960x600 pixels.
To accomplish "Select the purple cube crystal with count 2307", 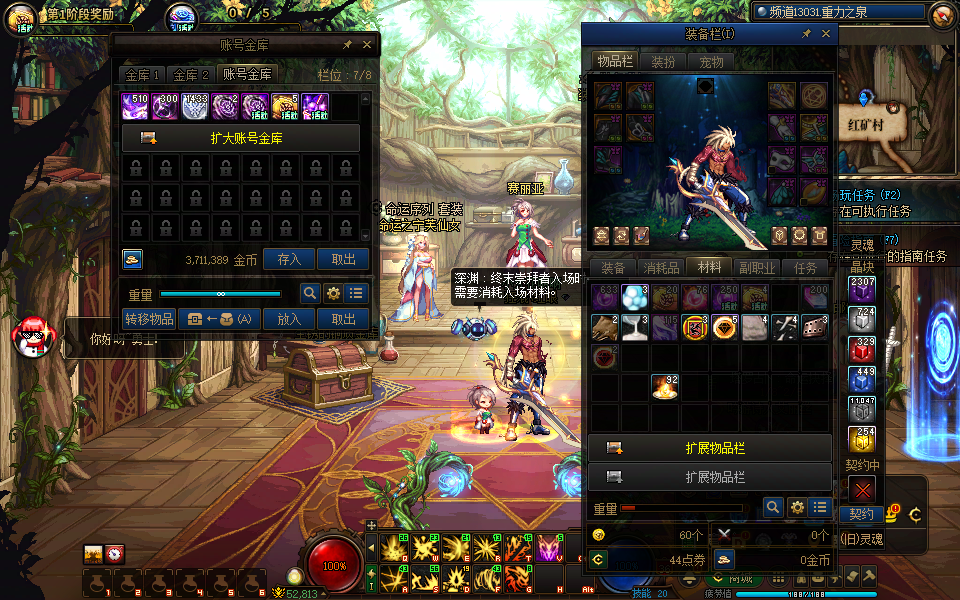I will click(862, 288).
